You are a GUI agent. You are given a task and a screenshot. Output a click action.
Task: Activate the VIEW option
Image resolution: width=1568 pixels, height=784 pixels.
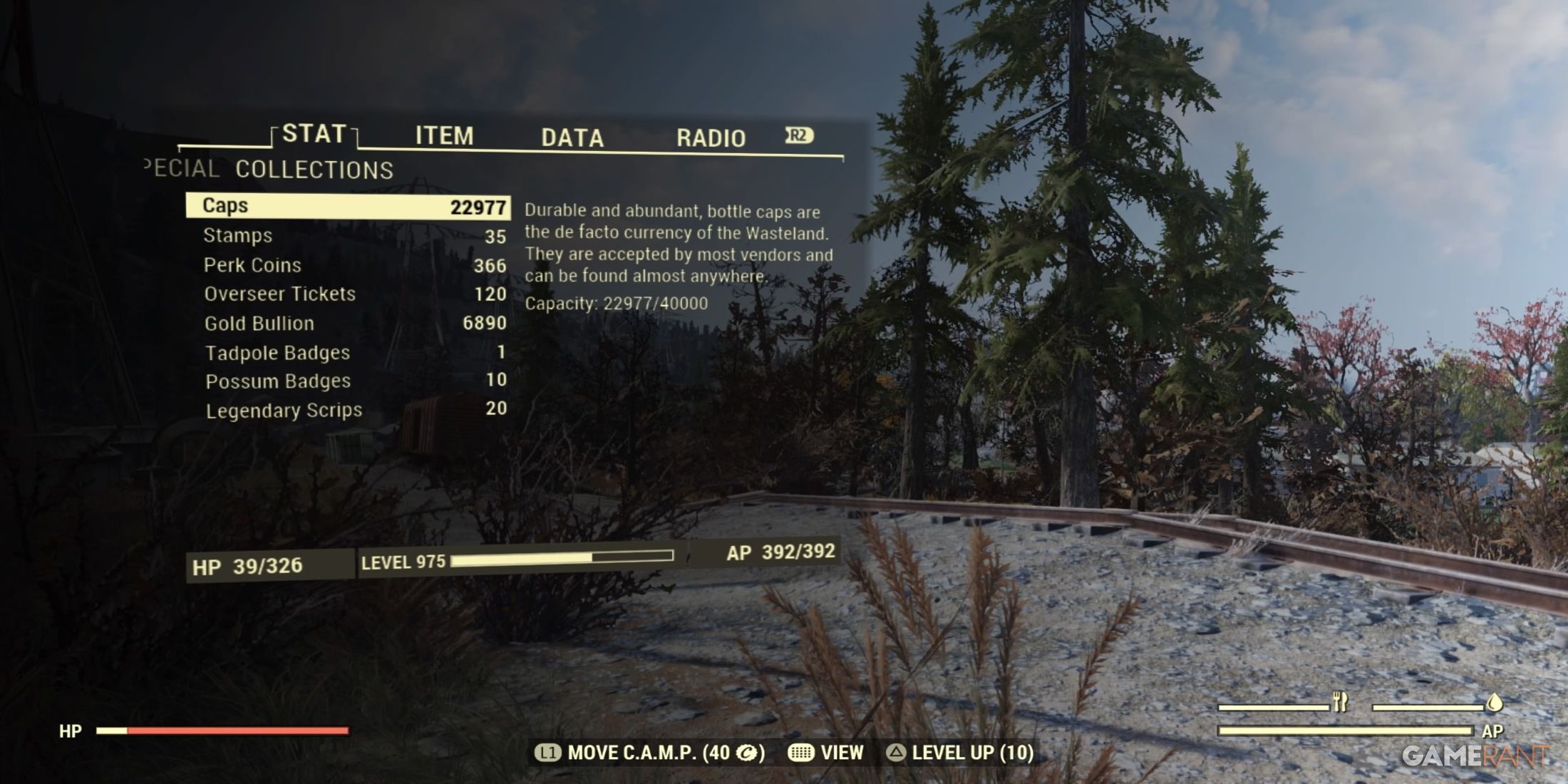point(826,753)
